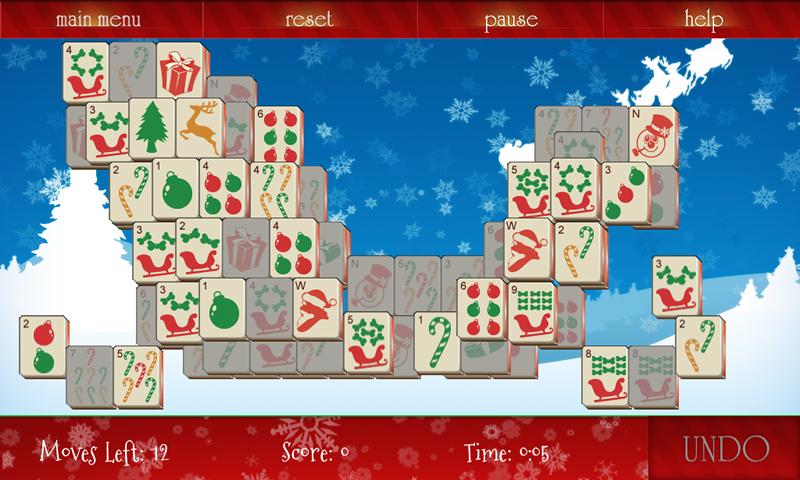800x480 pixels.
Task: Choose the five candy canes tile
Action: pyautogui.click(x=136, y=376)
